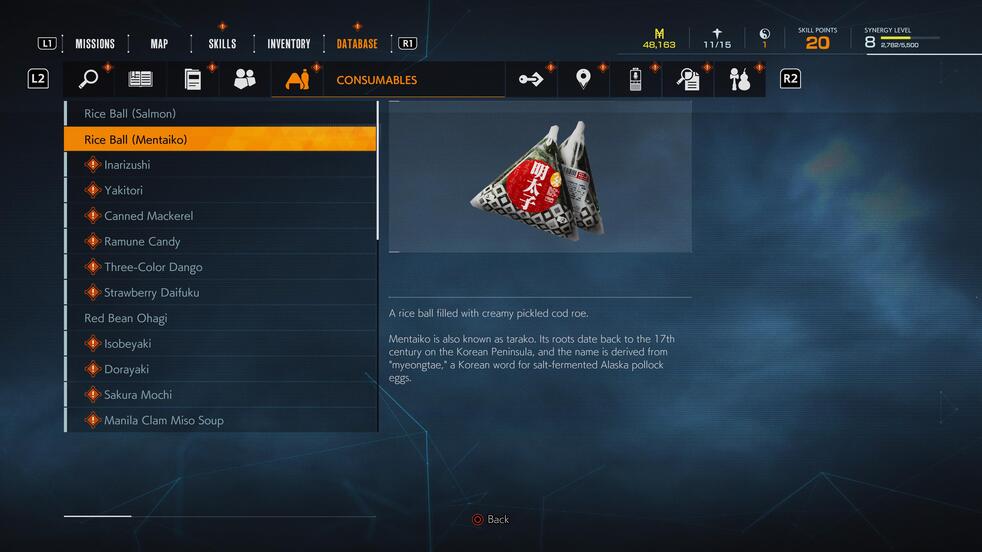Switch to the Map tab
This screenshot has height=552, width=982.
(159, 44)
